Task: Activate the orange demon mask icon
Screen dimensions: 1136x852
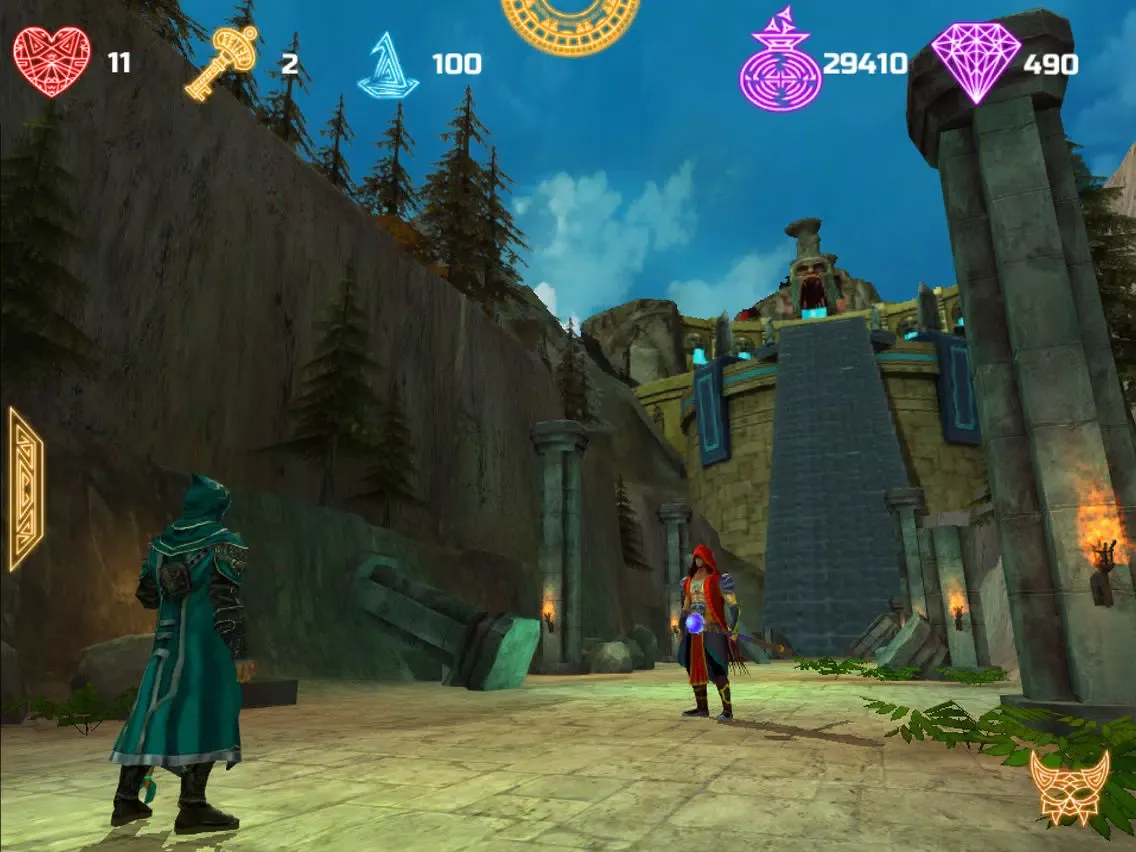Action: [x=1070, y=787]
